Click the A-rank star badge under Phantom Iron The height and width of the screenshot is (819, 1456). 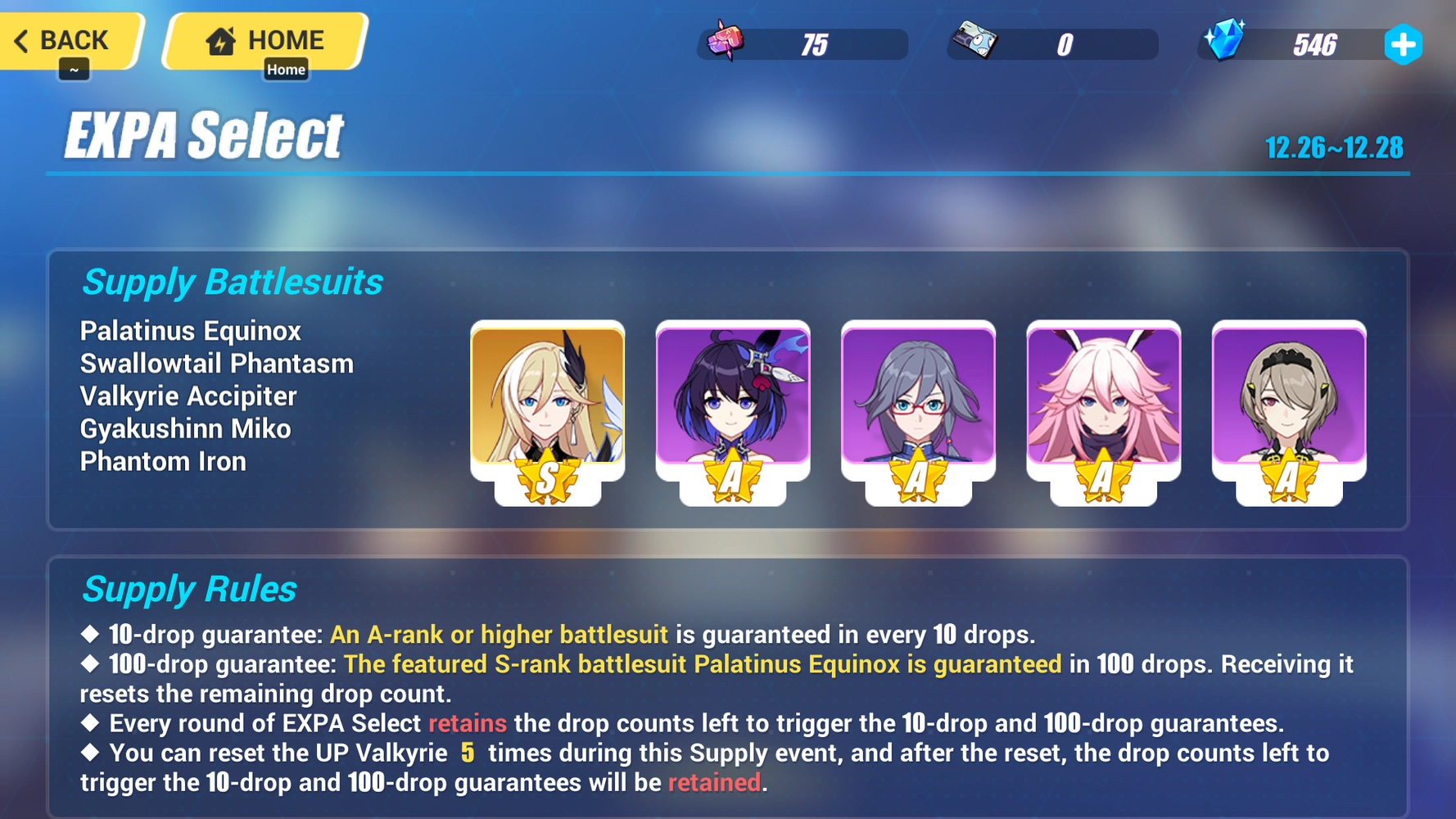point(1288,473)
